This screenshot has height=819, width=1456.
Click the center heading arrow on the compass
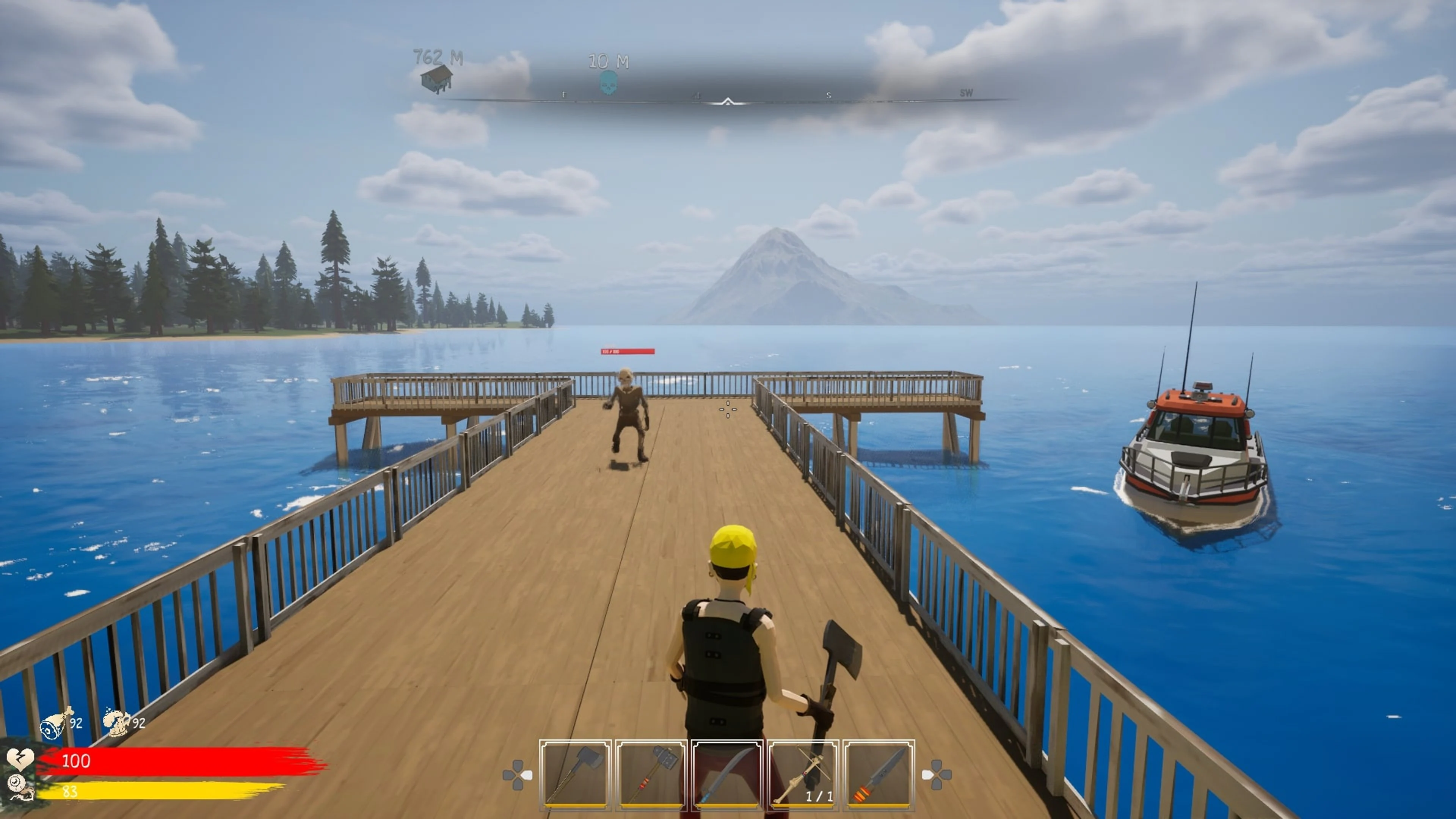[x=728, y=102]
